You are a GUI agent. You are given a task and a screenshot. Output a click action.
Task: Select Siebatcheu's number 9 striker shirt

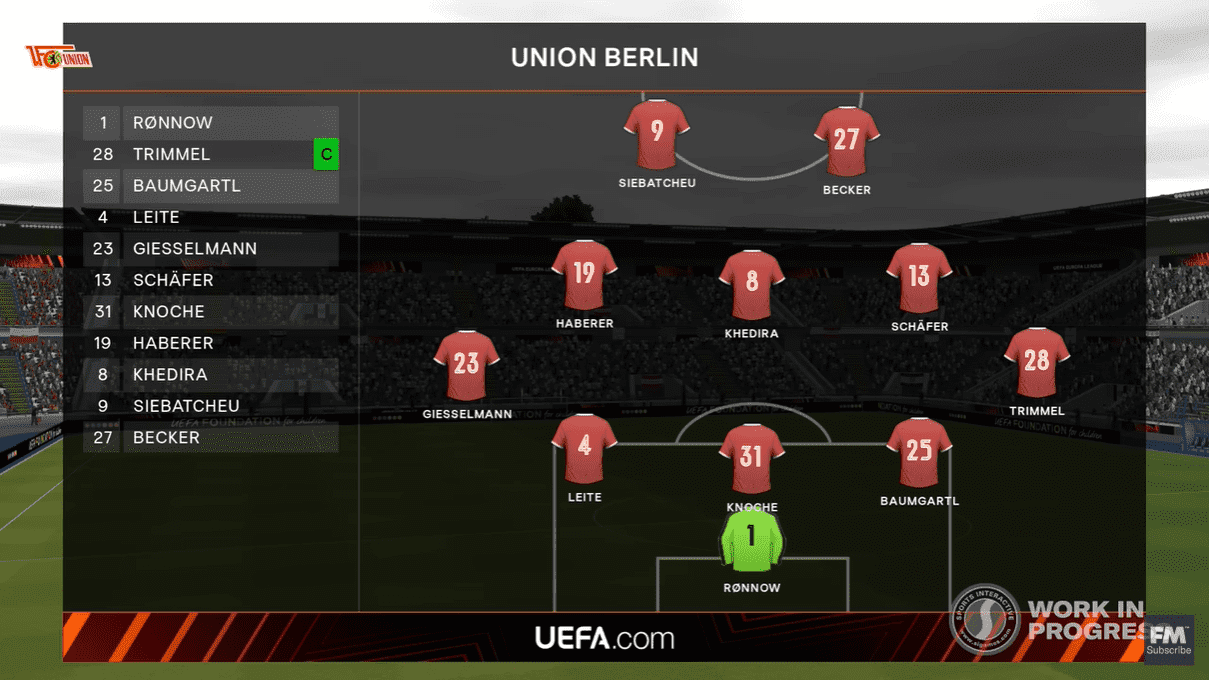(657, 133)
